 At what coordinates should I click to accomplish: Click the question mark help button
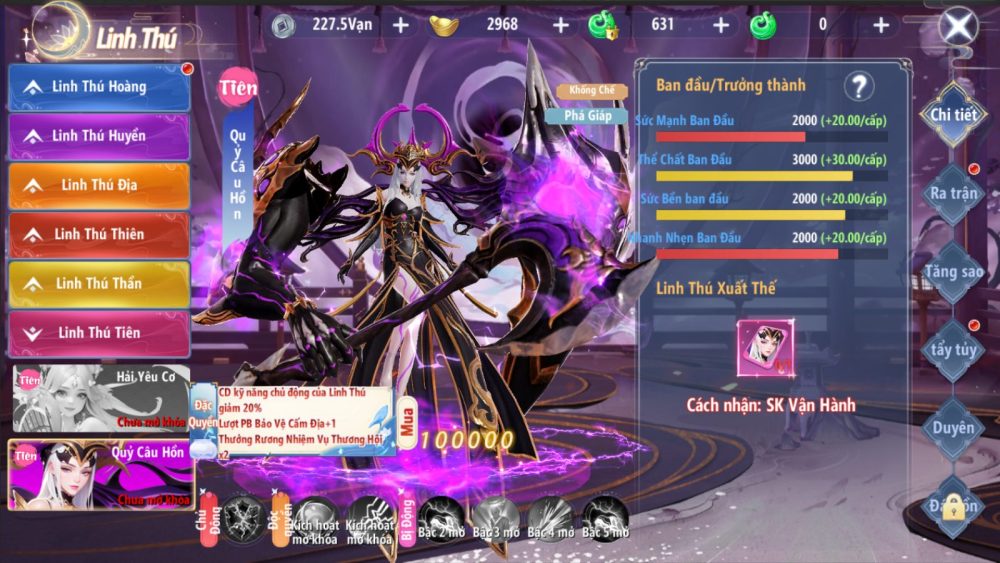point(858,87)
